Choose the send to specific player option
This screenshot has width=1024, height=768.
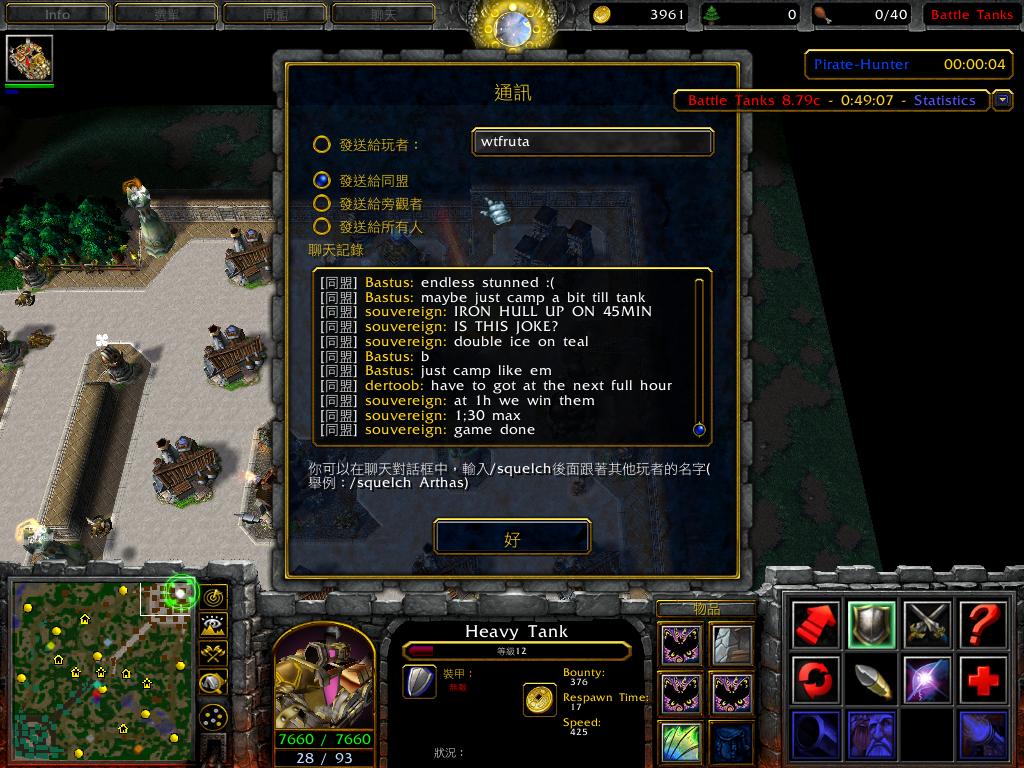(322, 144)
